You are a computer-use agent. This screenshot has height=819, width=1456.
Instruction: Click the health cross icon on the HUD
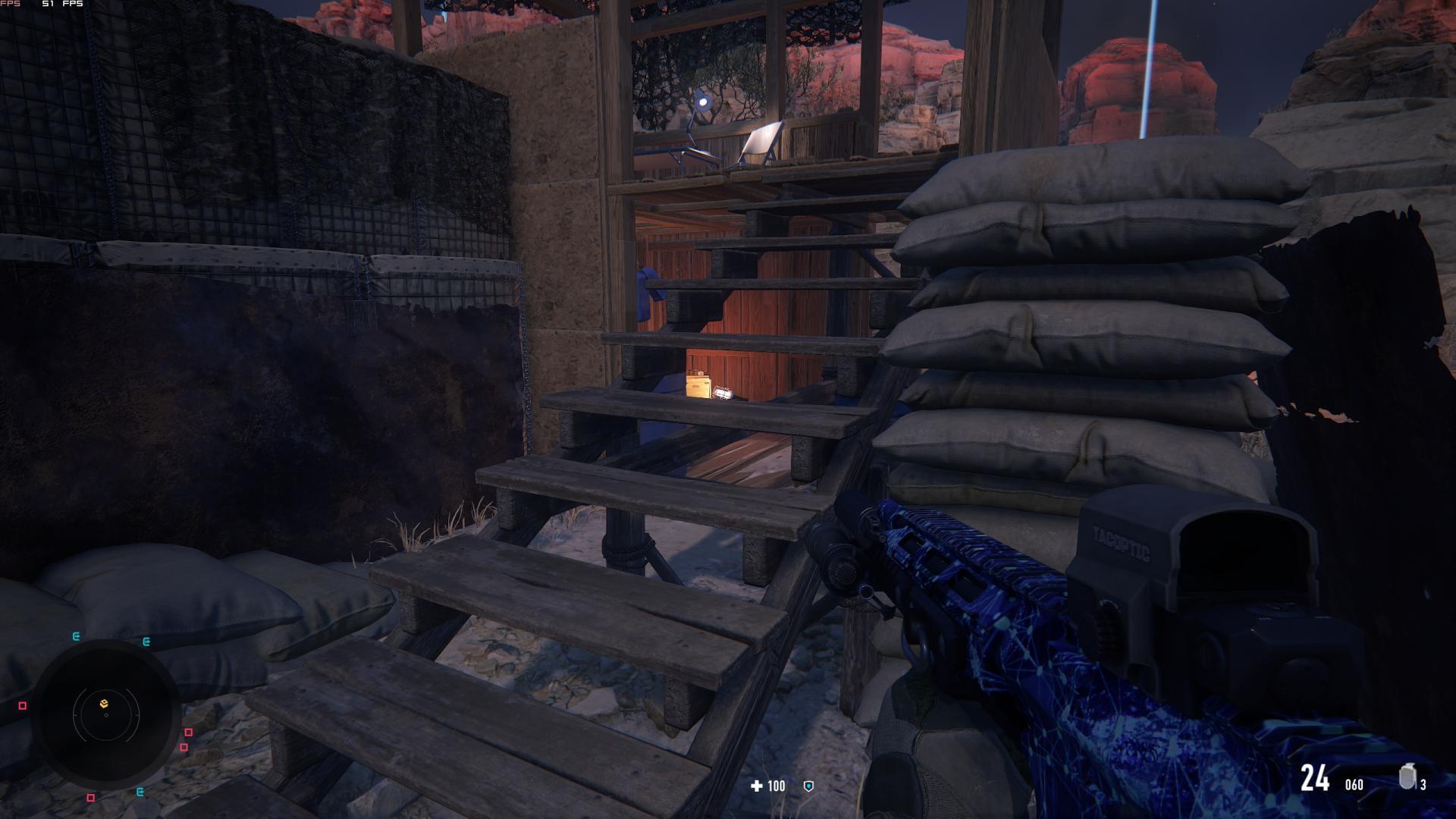pyautogui.click(x=756, y=786)
